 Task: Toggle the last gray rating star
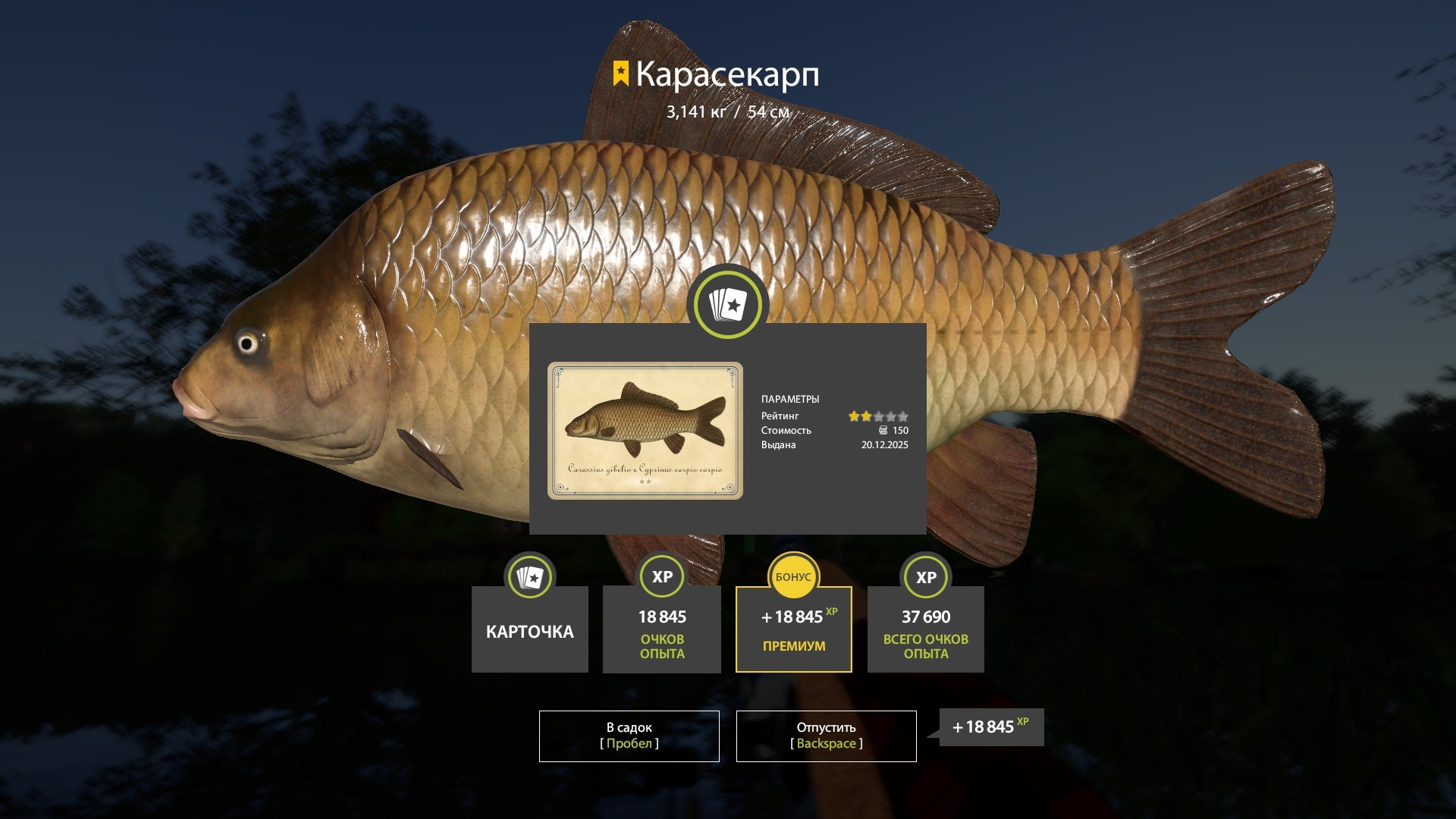point(904,416)
